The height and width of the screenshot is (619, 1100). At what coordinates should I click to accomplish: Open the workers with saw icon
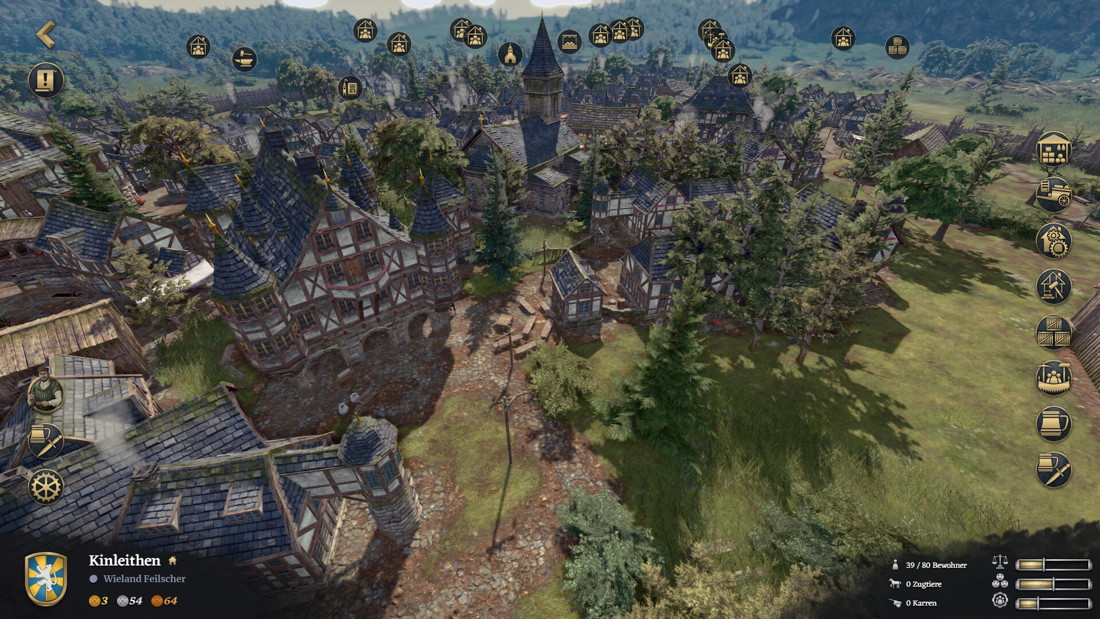[1053, 378]
